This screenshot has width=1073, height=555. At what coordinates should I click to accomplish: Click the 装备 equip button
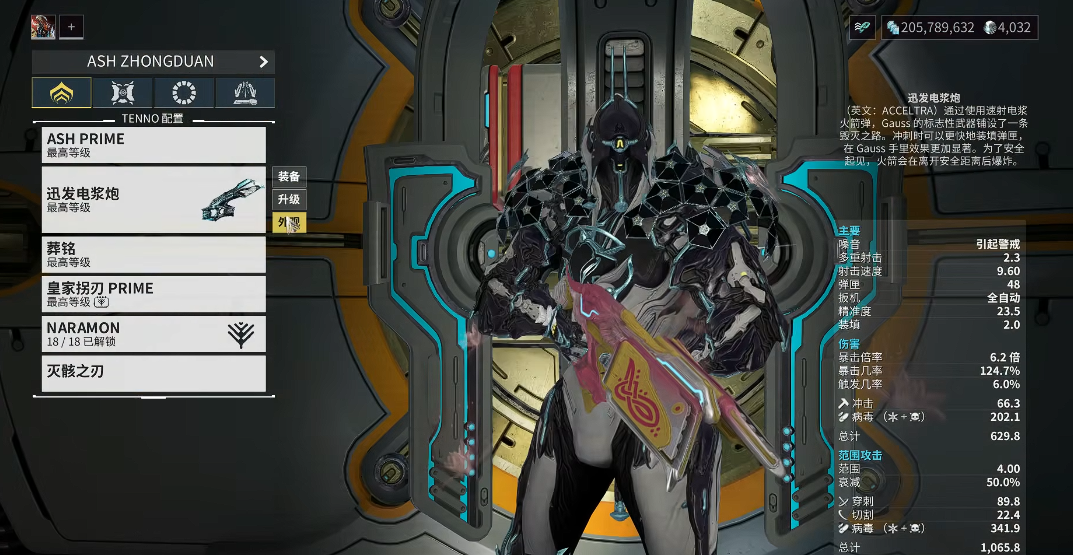tap(289, 177)
